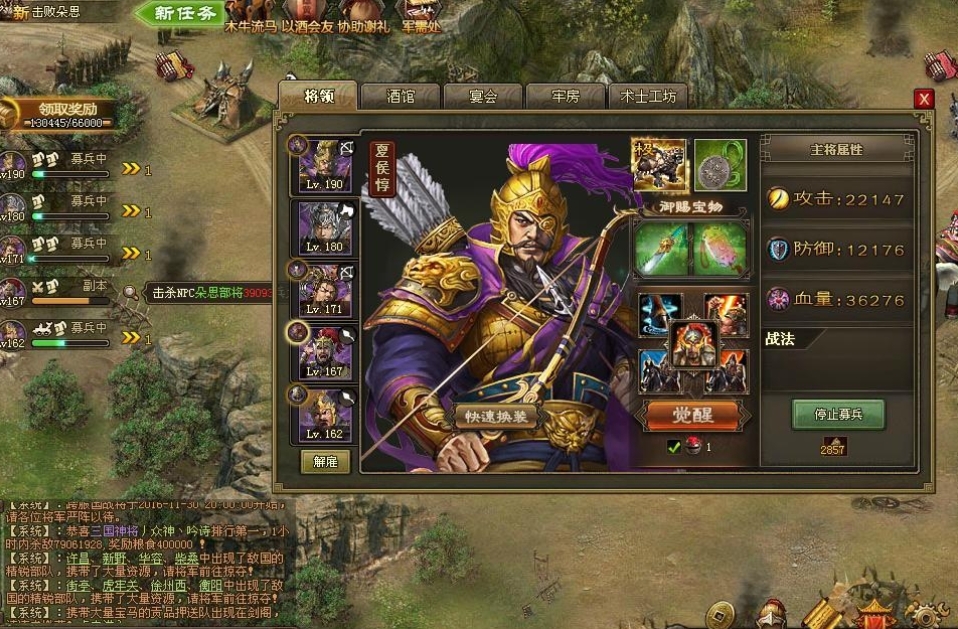The width and height of the screenshot is (958, 629).
Task: Select the 牢房 tab
Action: pyautogui.click(x=566, y=96)
